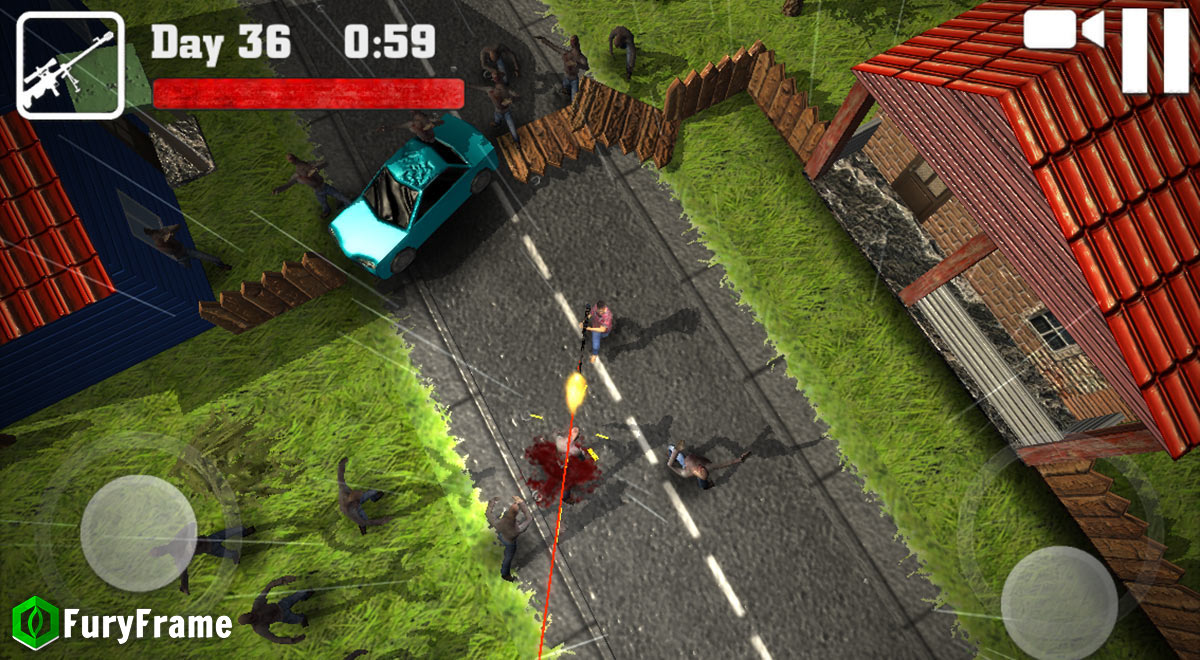Image resolution: width=1200 pixels, height=660 pixels.
Task: Toggle the video camera view button
Action: [1063, 30]
